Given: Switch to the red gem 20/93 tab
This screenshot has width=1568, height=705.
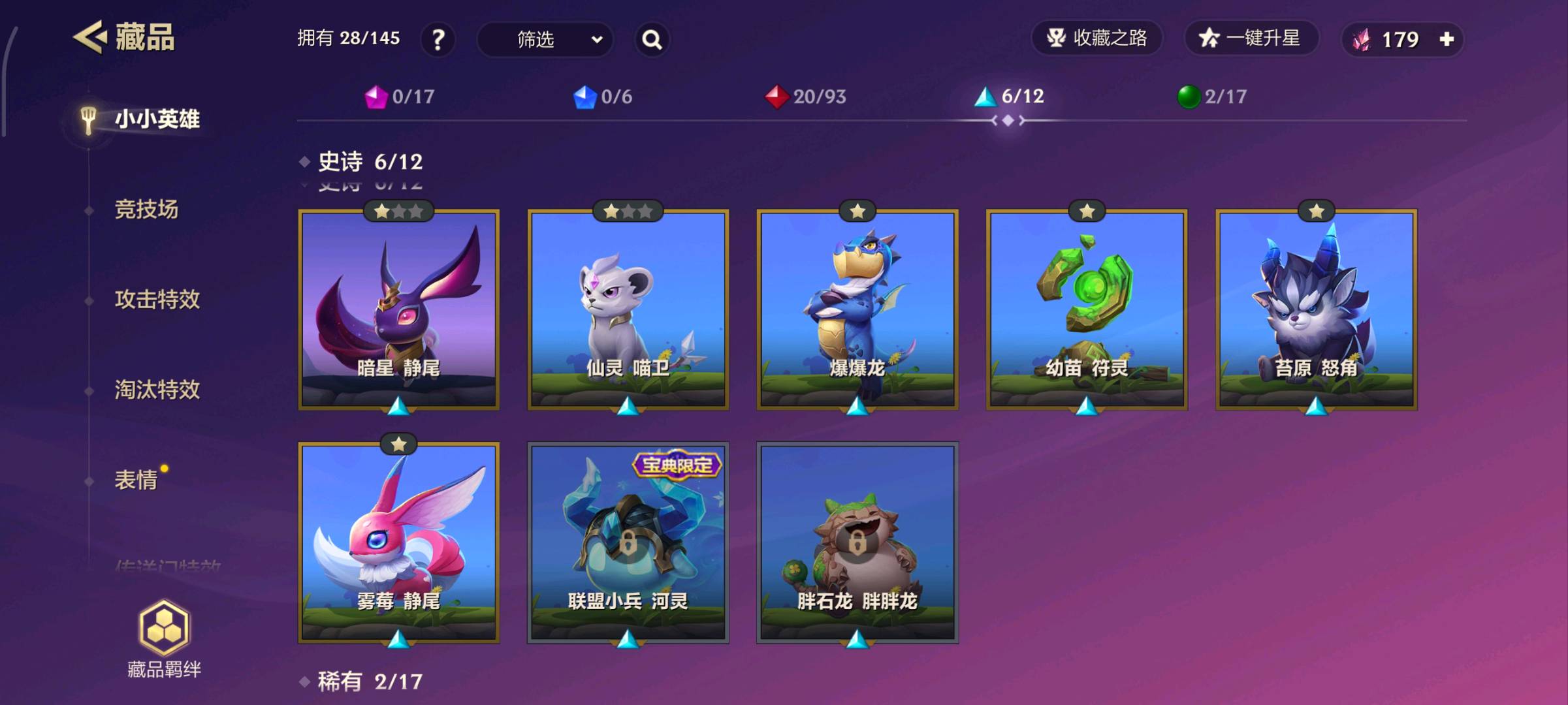Looking at the screenshot, I should coord(805,97).
